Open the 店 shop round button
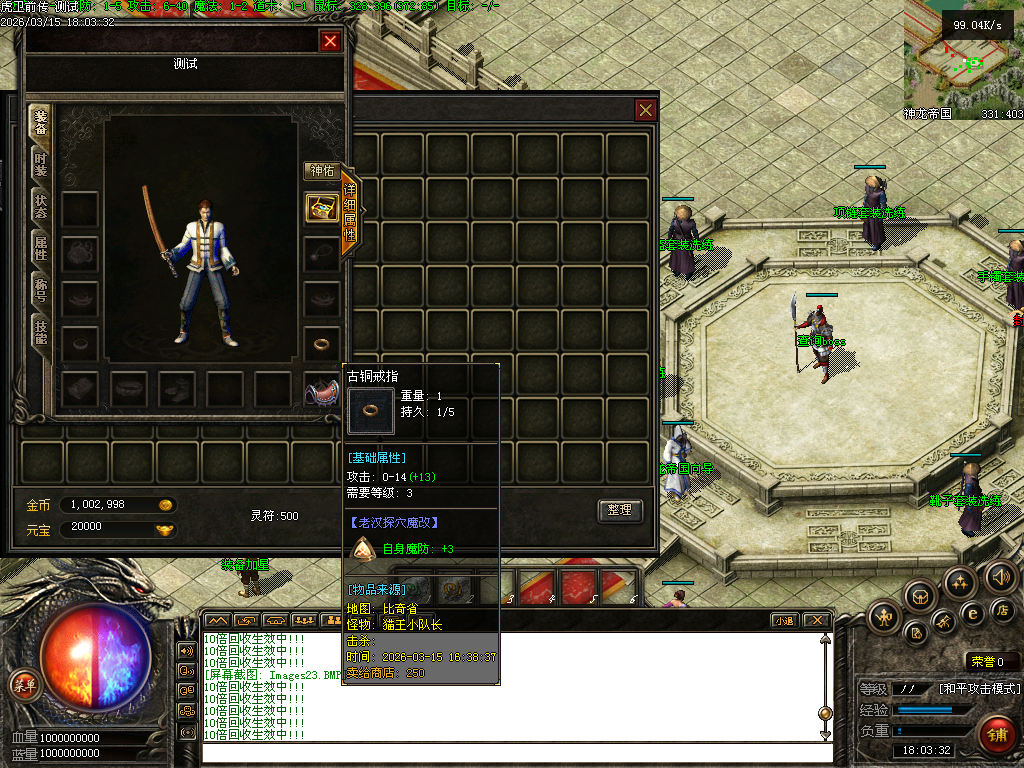 (x=1003, y=610)
